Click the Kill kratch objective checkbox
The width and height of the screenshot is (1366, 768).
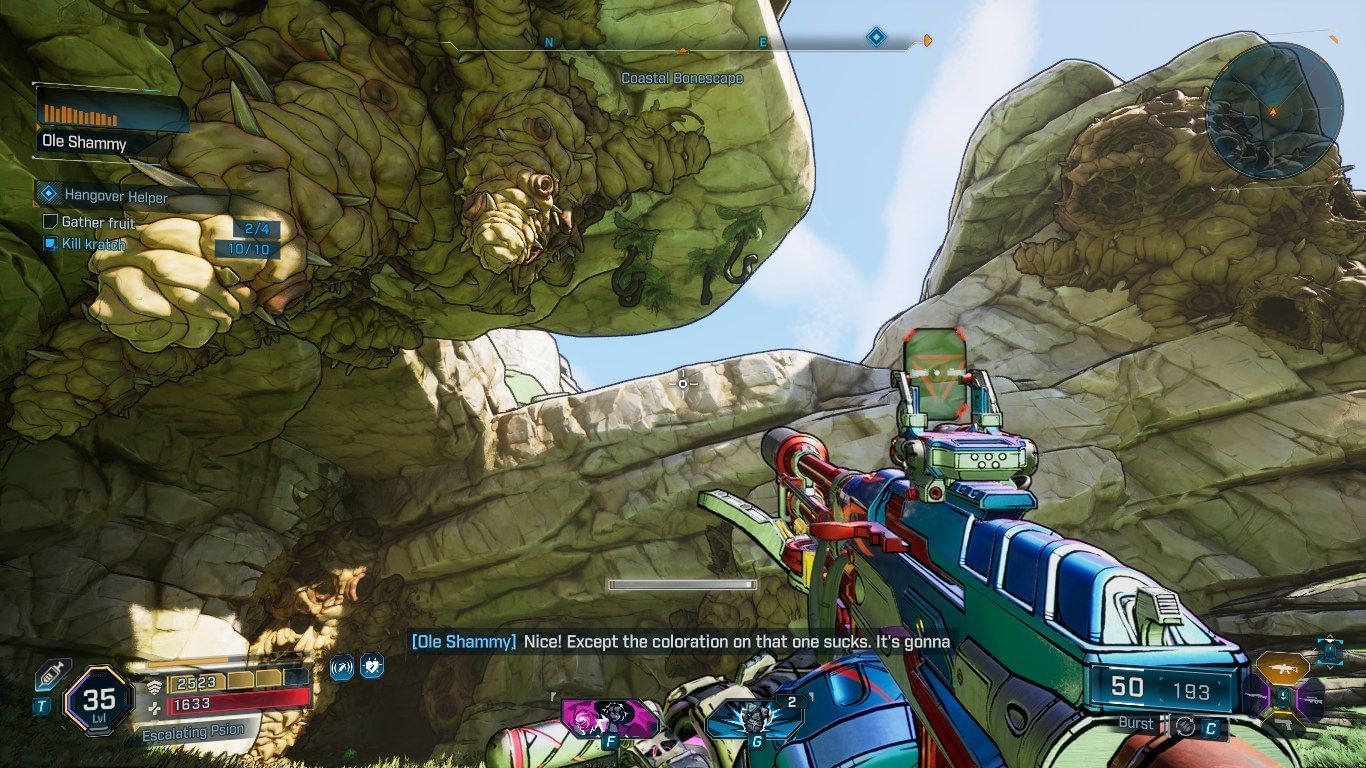50,243
